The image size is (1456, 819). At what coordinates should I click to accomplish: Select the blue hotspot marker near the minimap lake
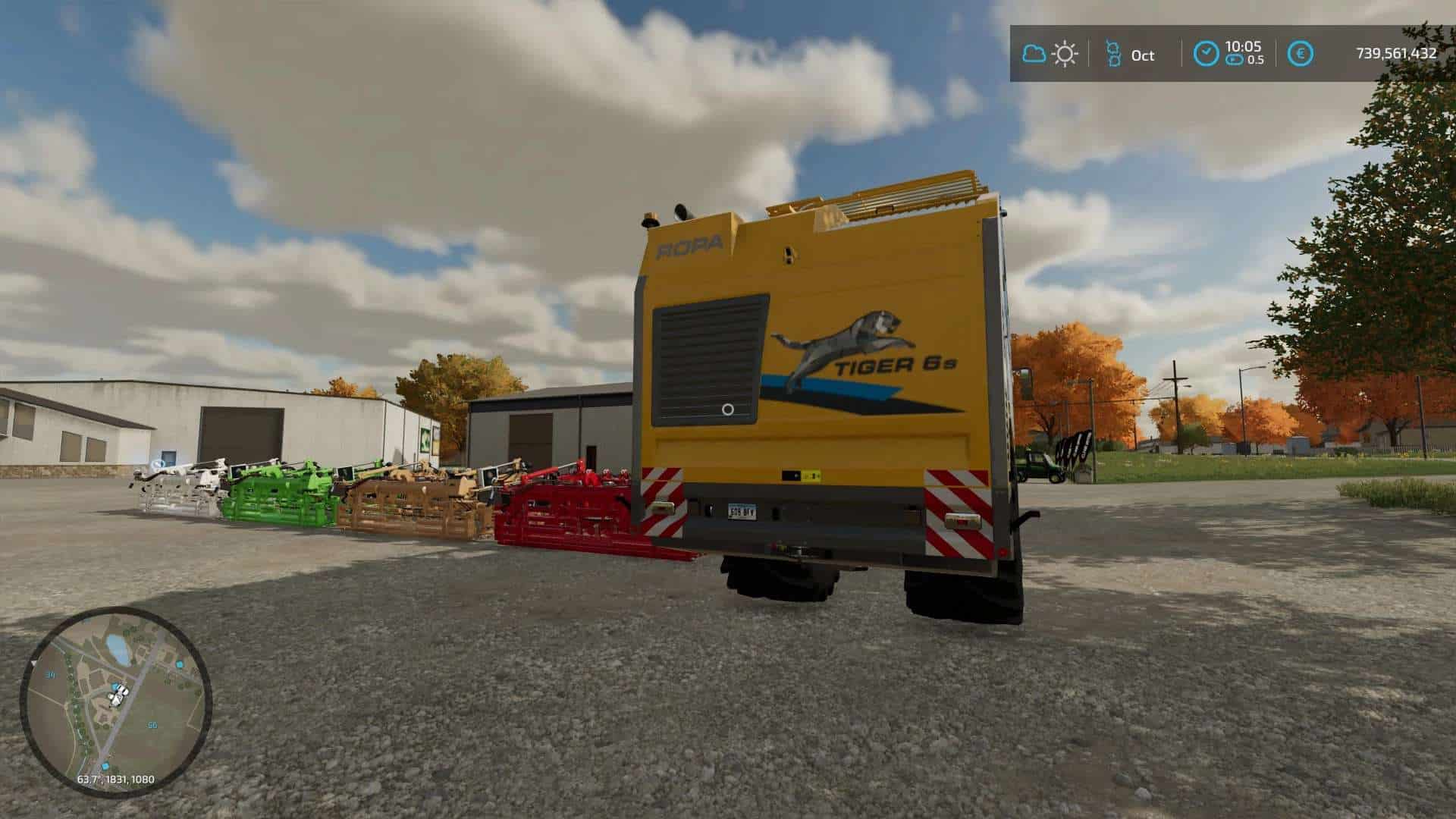pyautogui.click(x=179, y=664)
